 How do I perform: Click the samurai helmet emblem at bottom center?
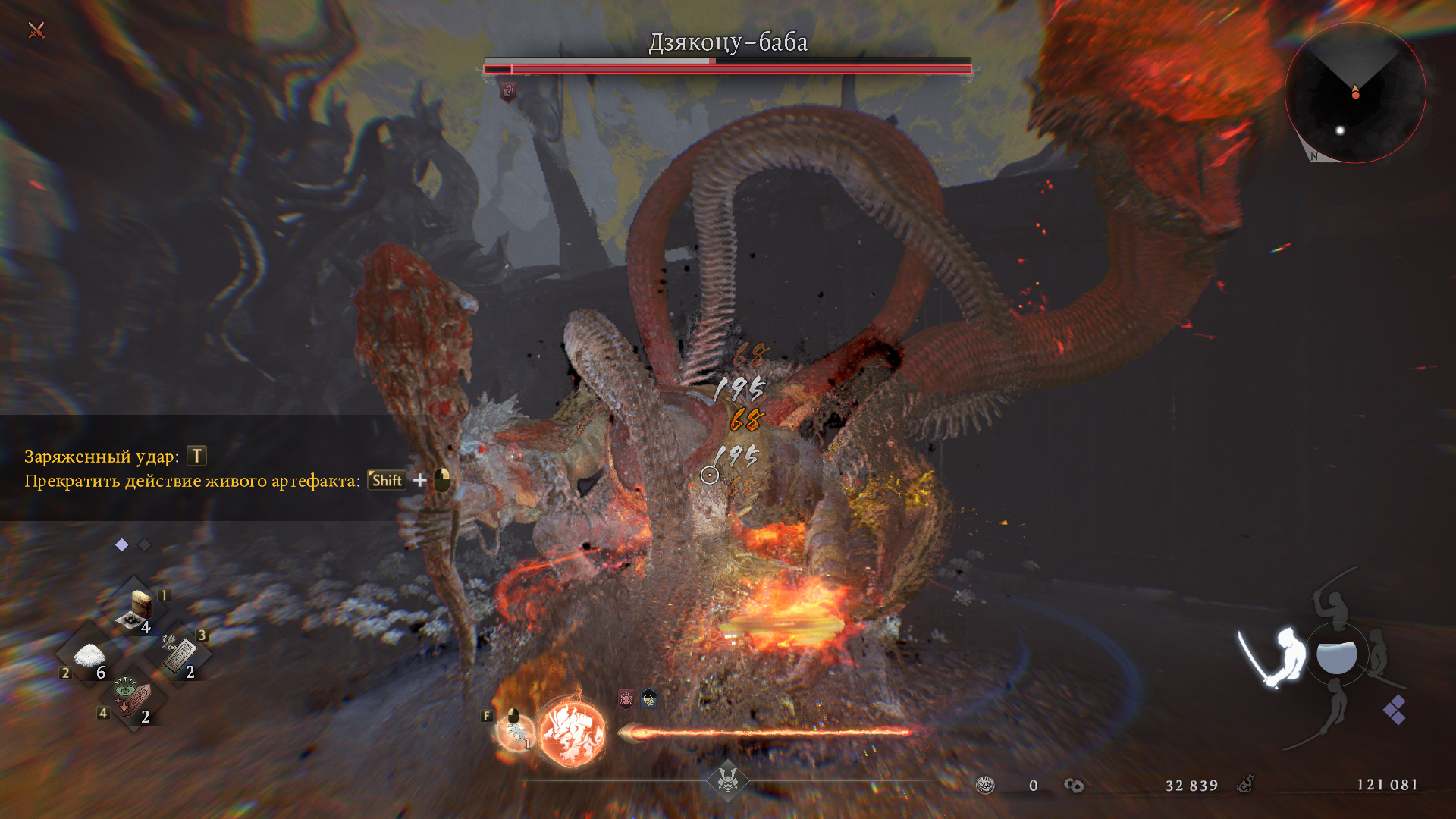(x=728, y=779)
